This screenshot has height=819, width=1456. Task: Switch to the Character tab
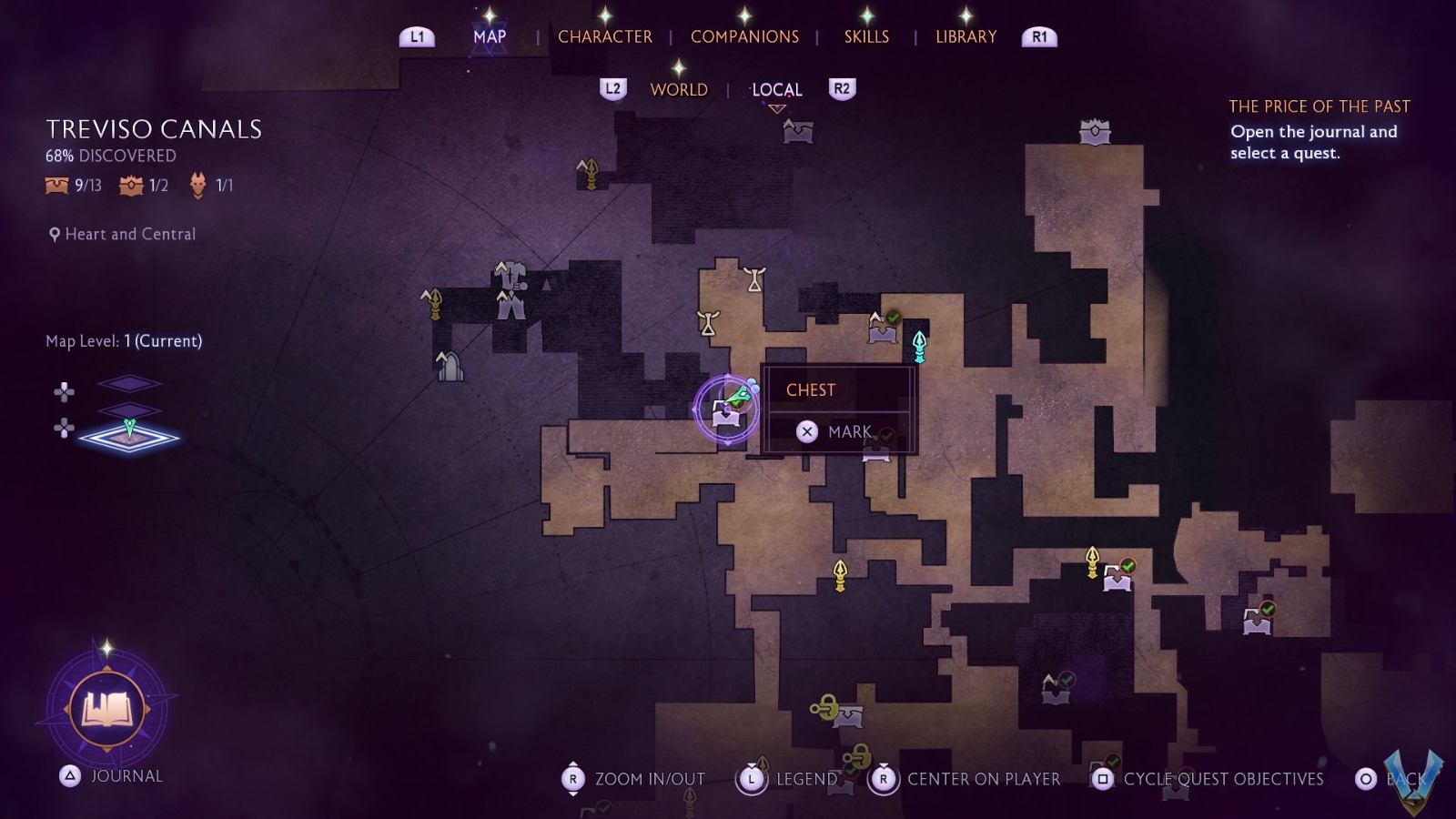604,36
